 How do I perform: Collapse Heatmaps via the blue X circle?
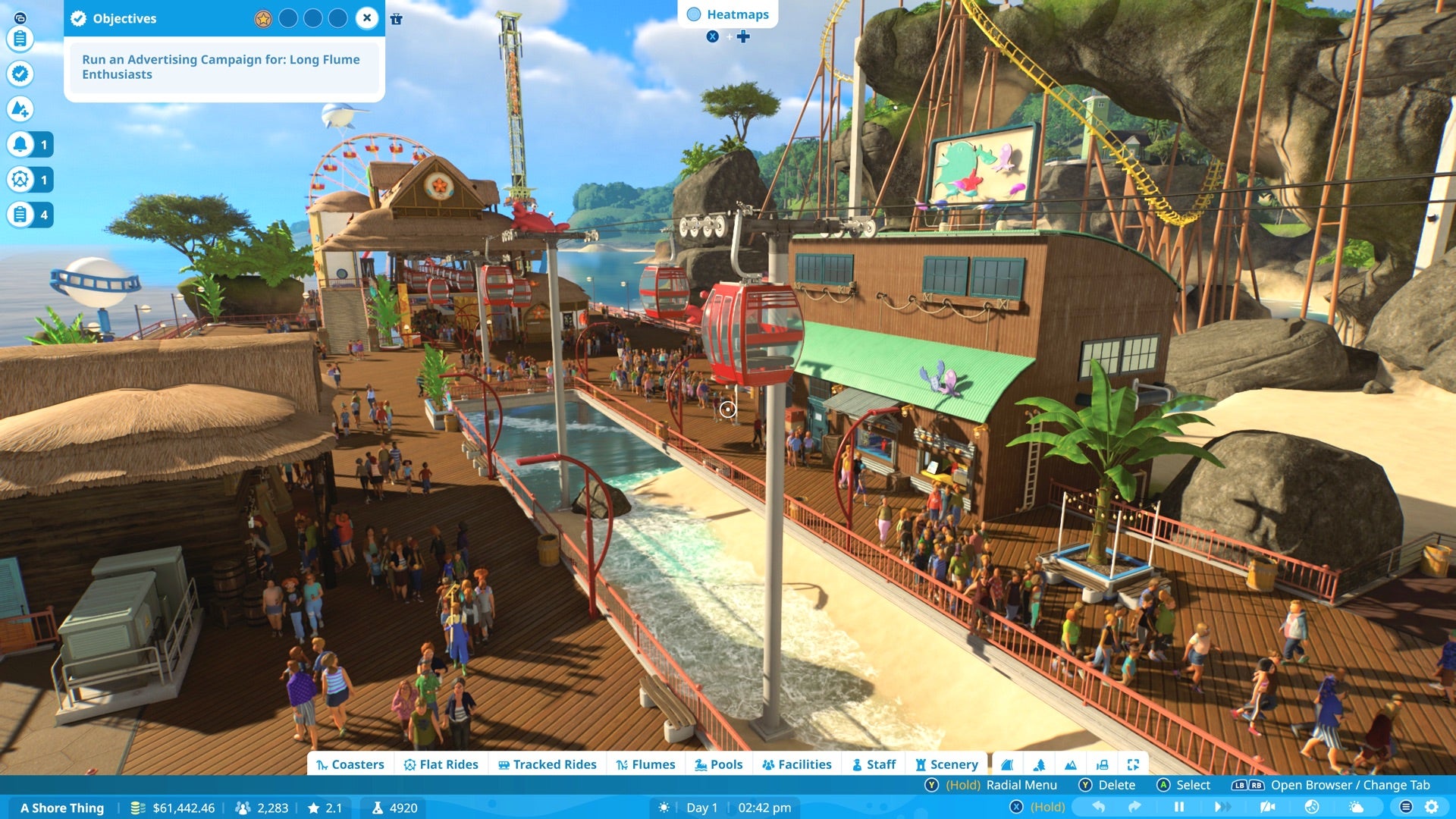point(713,36)
